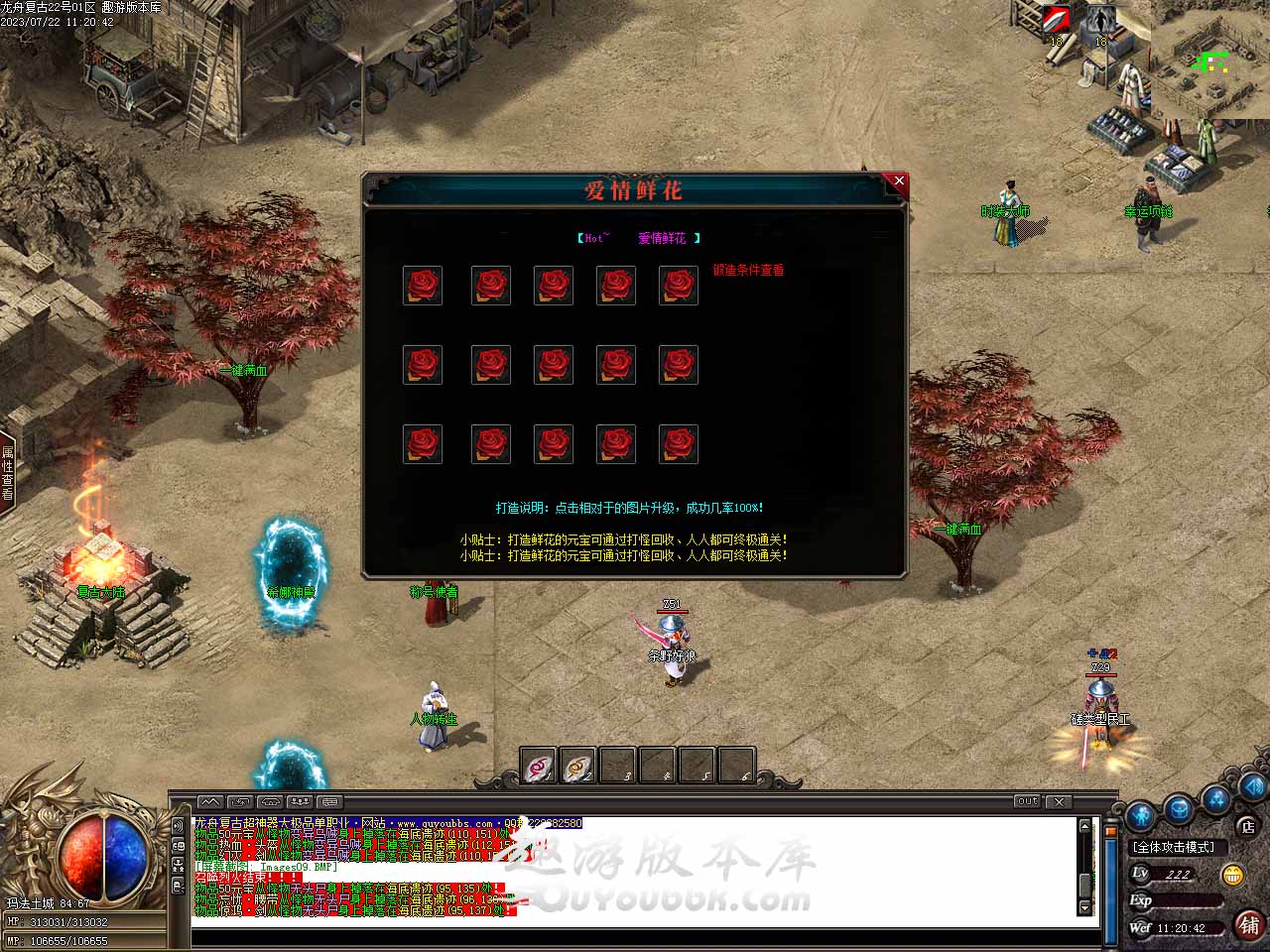The height and width of the screenshot is (952, 1270).
Task: Close the chat panel with X
Action: (1059, 801)
